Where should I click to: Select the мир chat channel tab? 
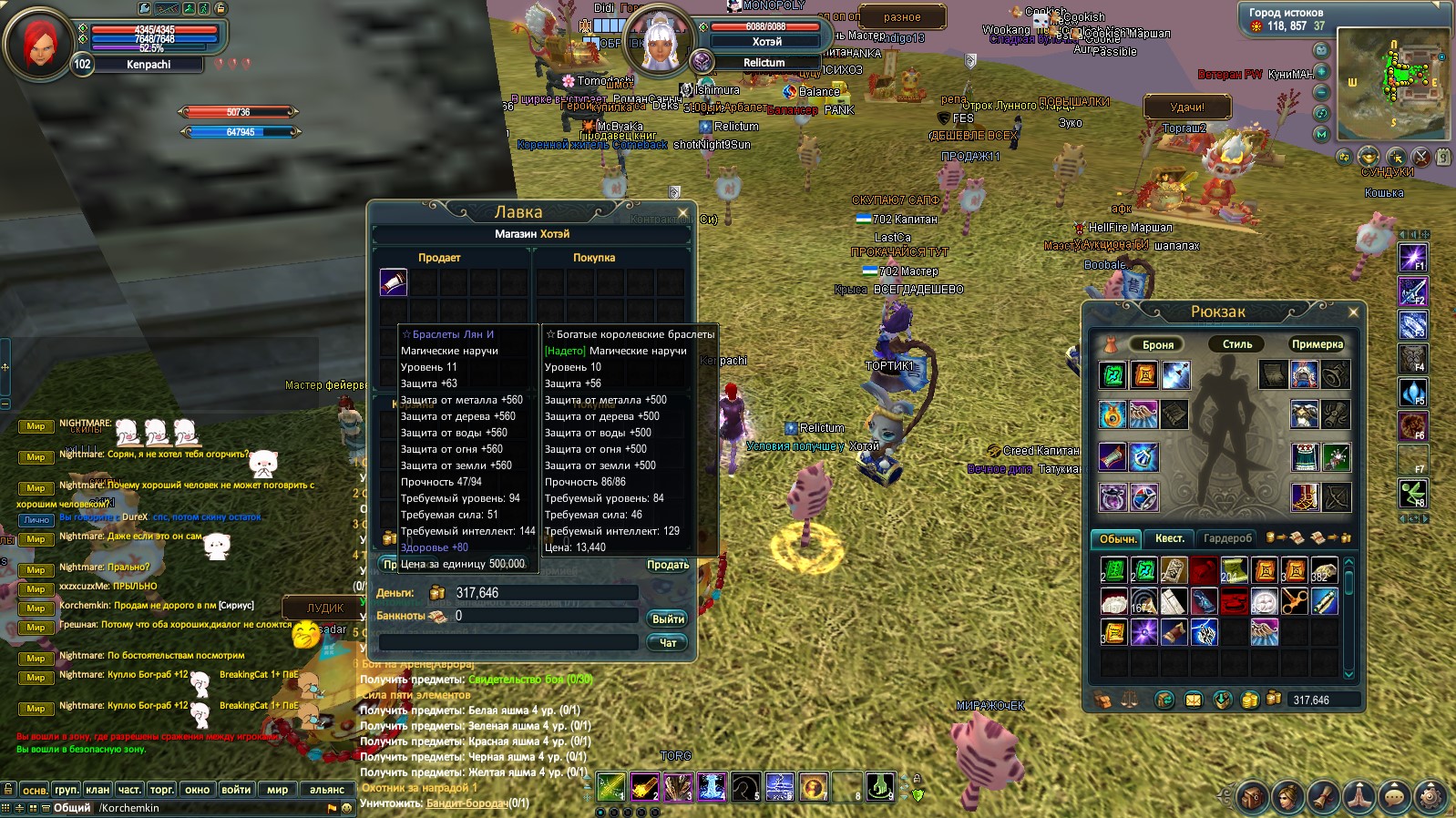click(277, 790)
